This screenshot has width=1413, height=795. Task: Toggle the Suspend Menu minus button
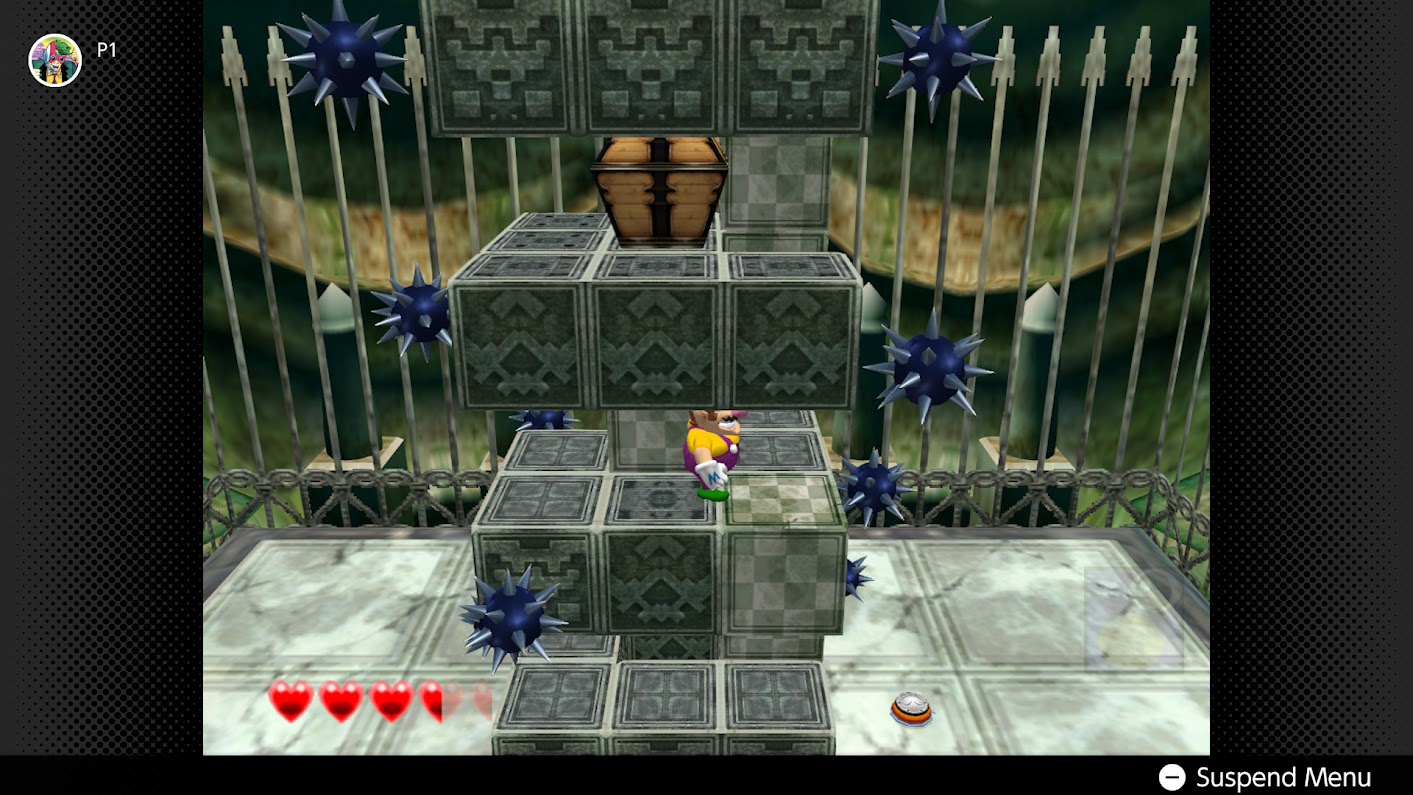(x=1170, y=777)
